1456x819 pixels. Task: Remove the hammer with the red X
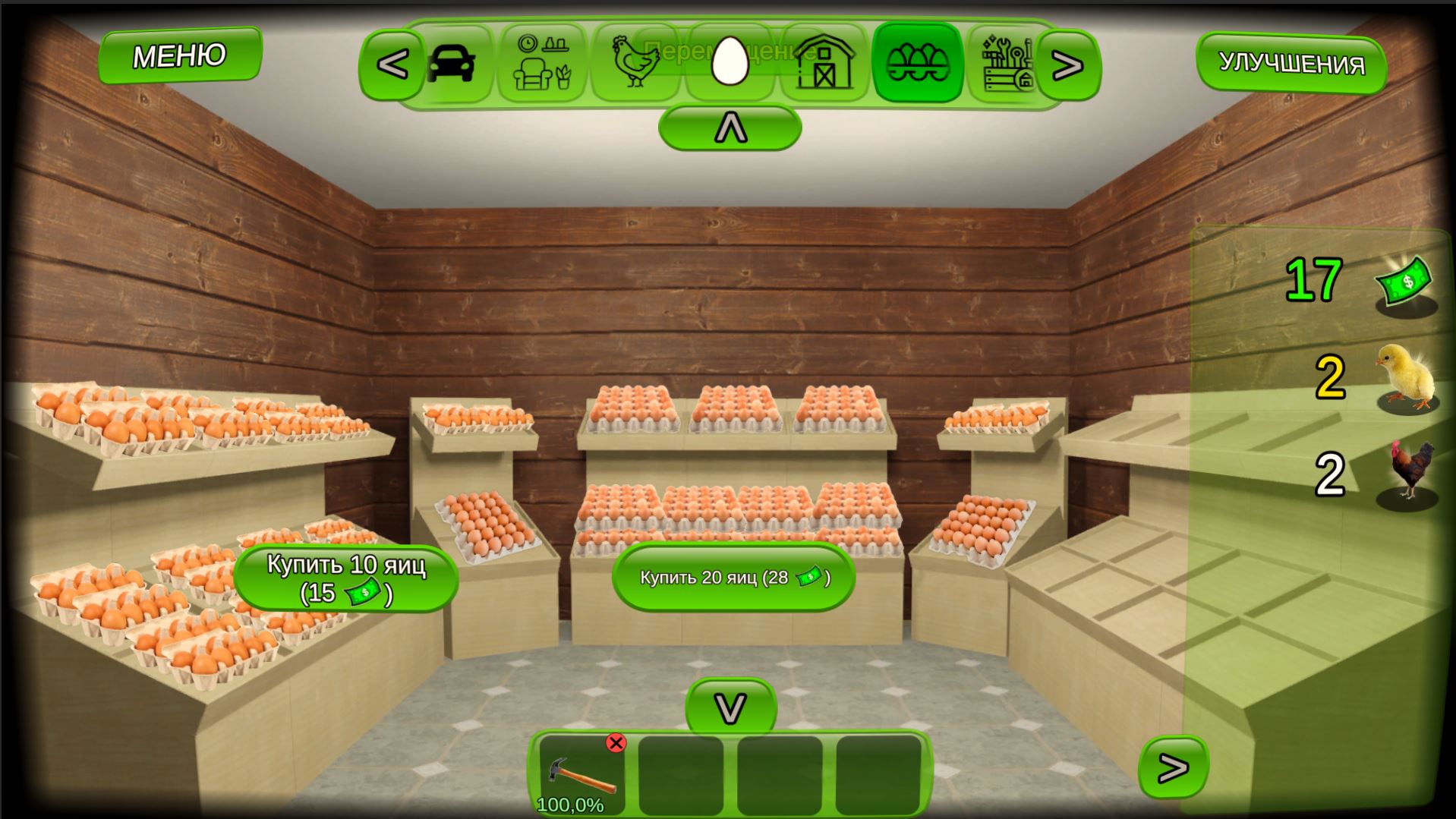click(616, 742)
